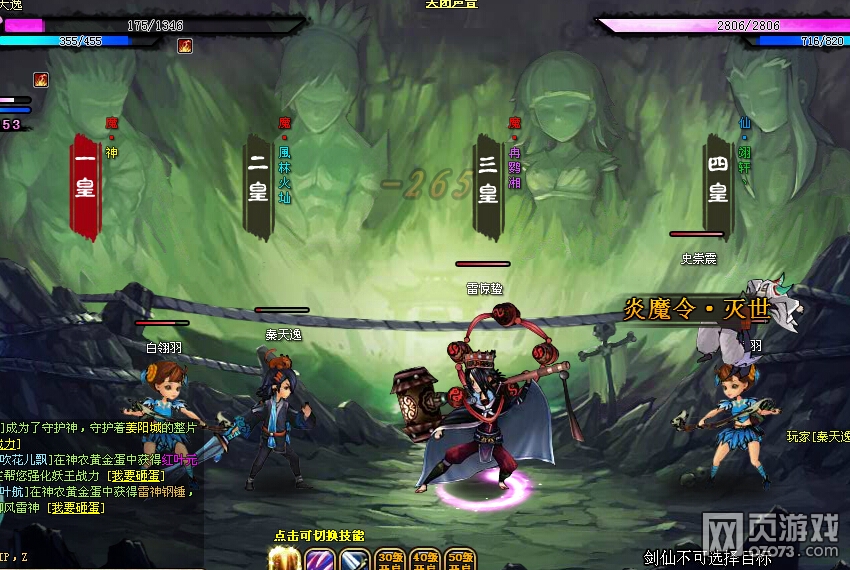Click the 红叶元 item name in chat
Screen dimensions: 850x570
point(178,459)
